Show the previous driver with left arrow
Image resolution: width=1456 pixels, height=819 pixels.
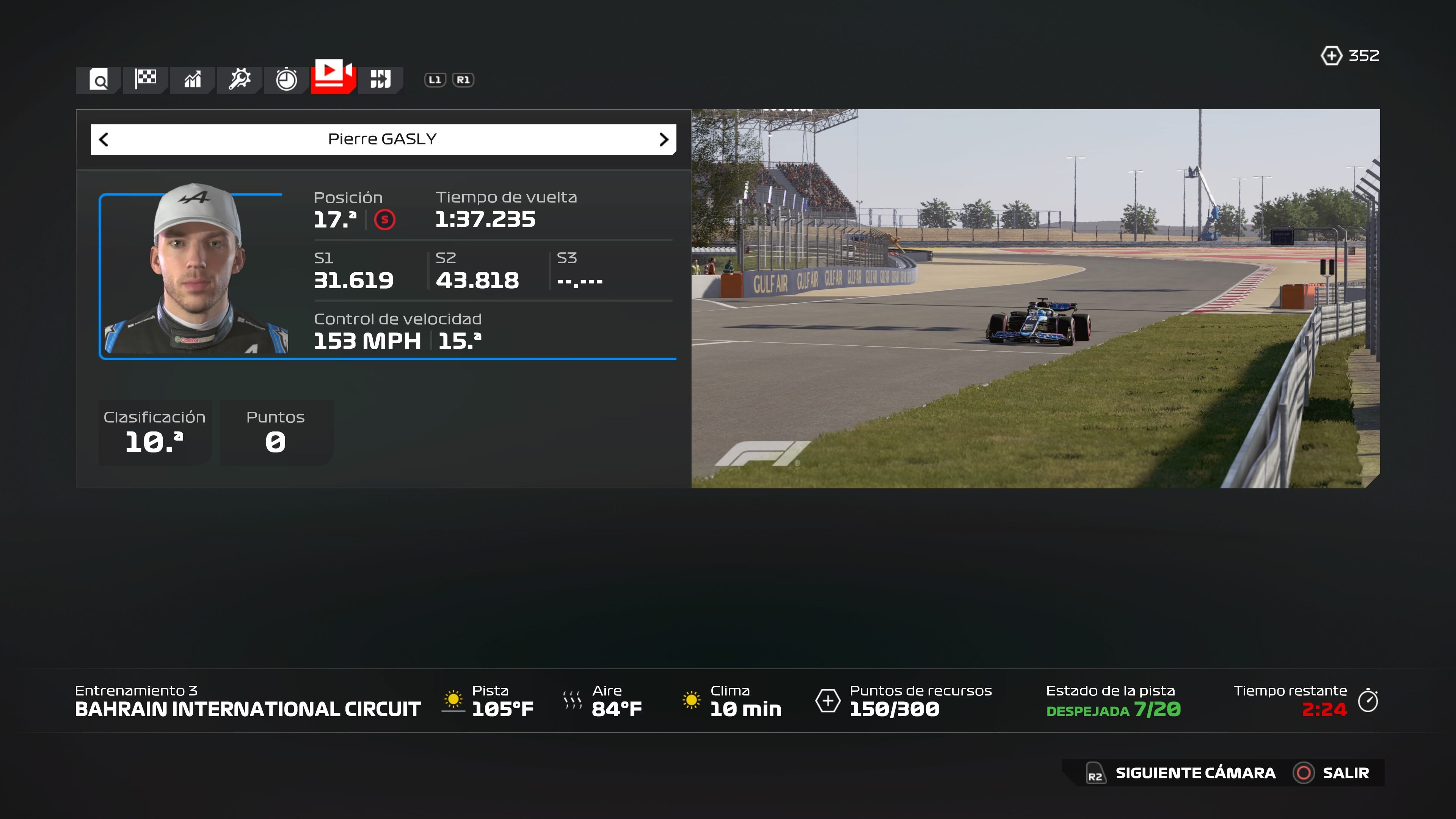click(x=104, y=140)
